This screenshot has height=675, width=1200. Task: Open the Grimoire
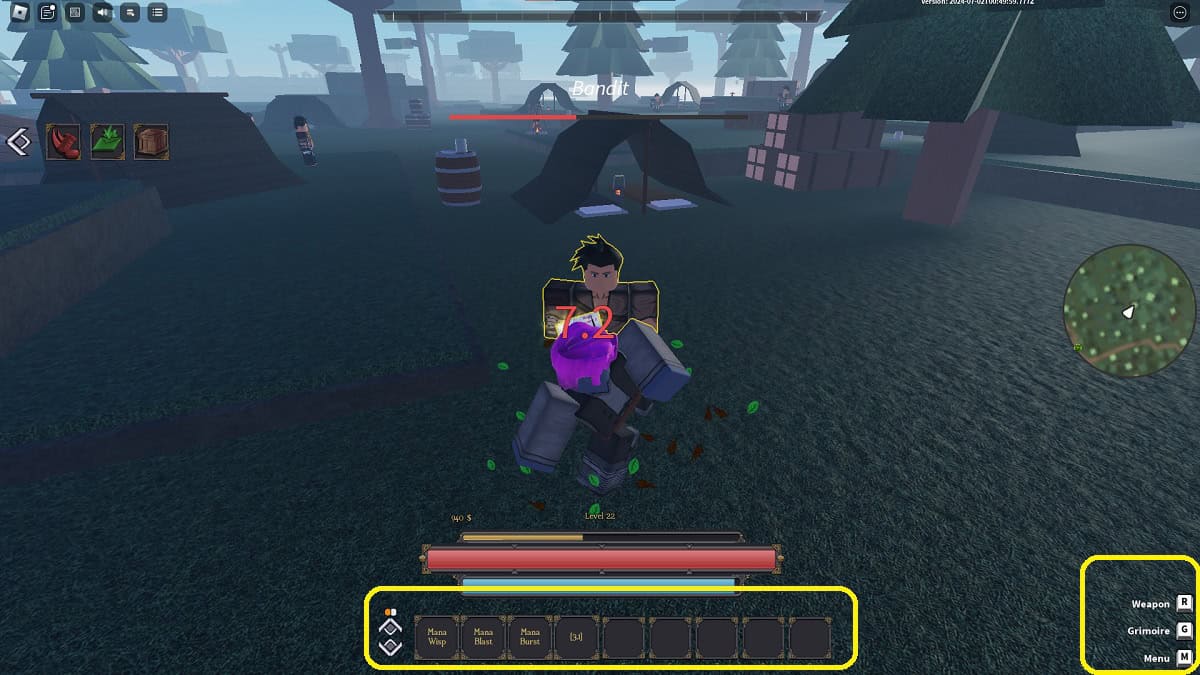1184,630
